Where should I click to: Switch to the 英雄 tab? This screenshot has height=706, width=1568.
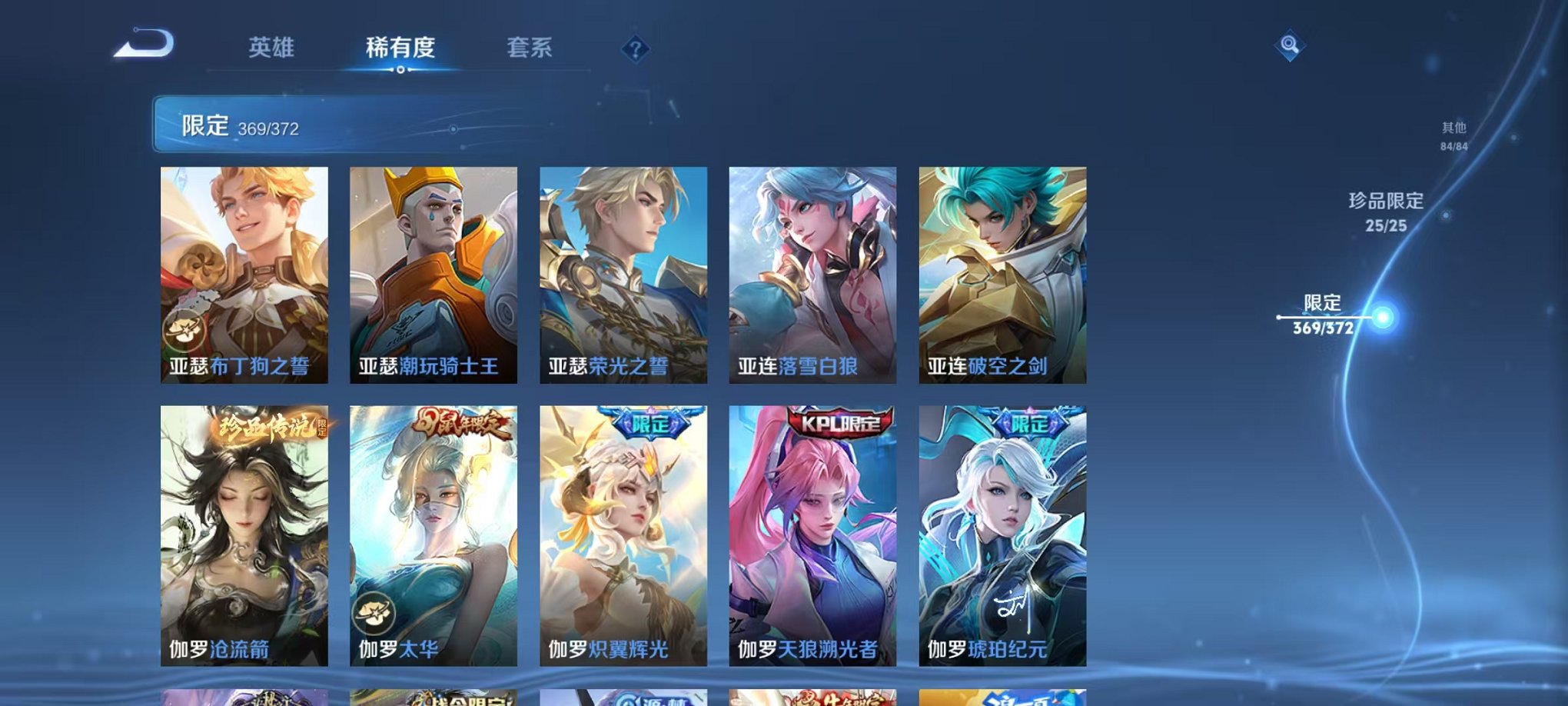pos(273,48)
